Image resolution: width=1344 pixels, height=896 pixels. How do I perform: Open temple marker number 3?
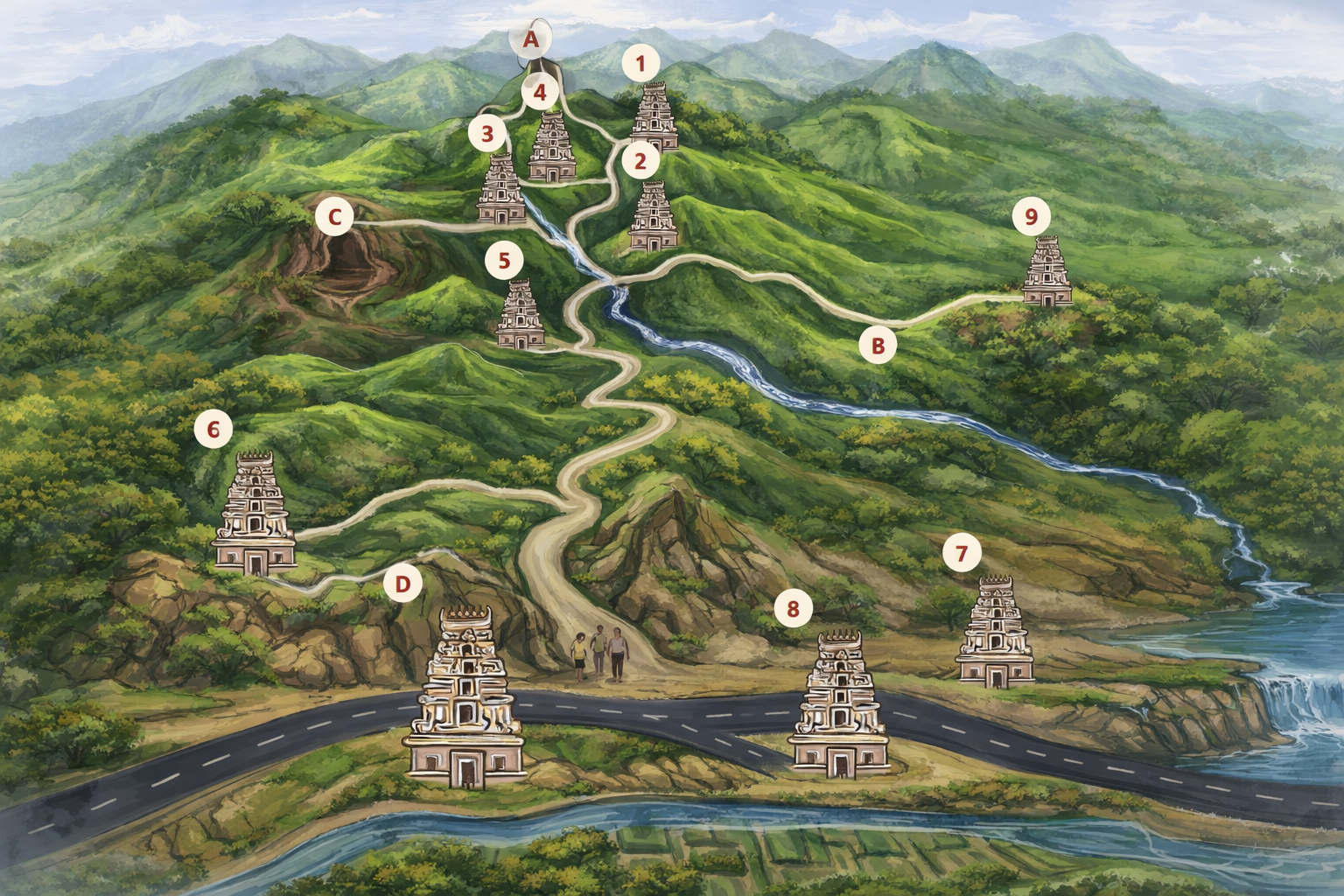[486, 135]
